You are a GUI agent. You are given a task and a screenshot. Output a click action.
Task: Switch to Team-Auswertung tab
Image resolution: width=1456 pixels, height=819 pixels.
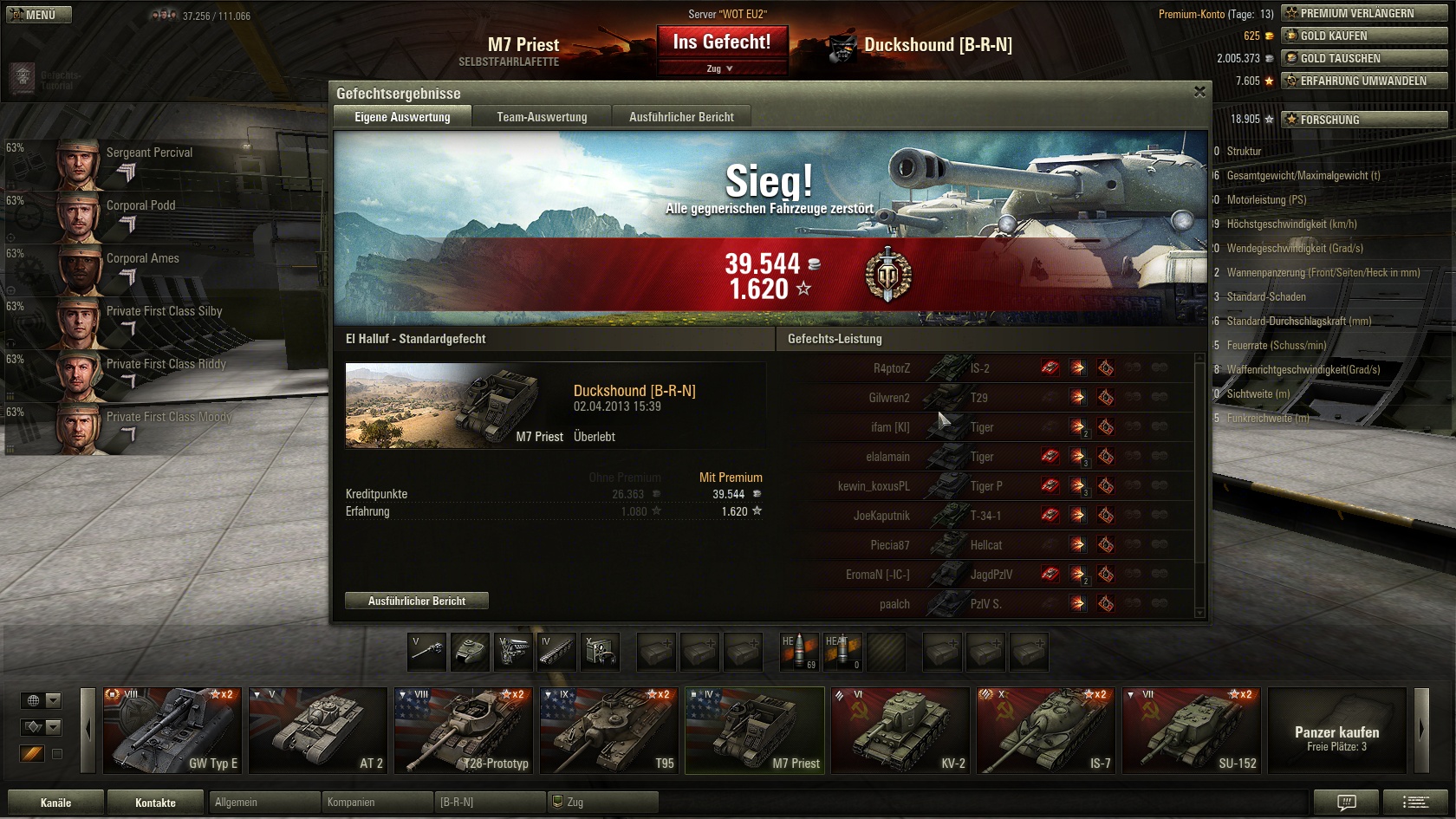[x=542, y=117]
